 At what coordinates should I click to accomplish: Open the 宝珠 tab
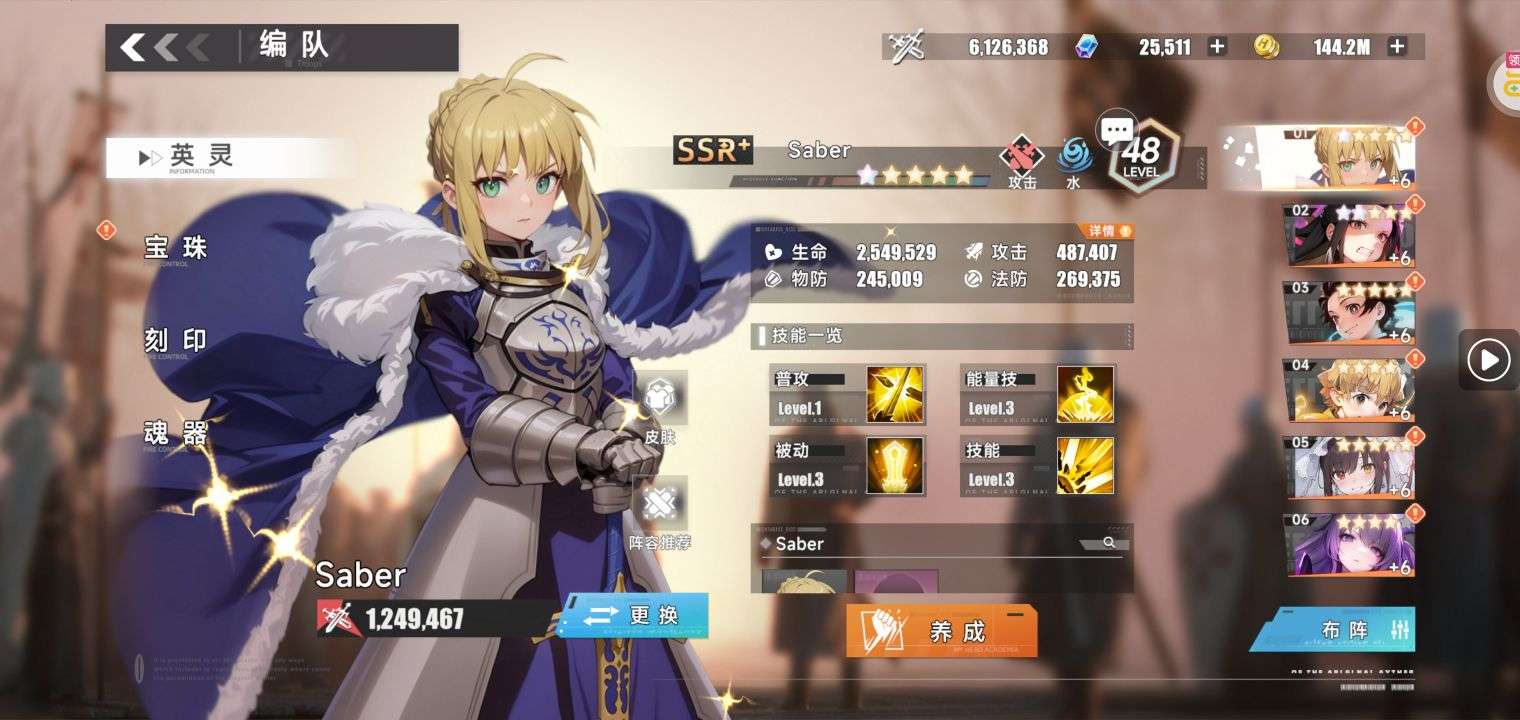click(175, 248)
